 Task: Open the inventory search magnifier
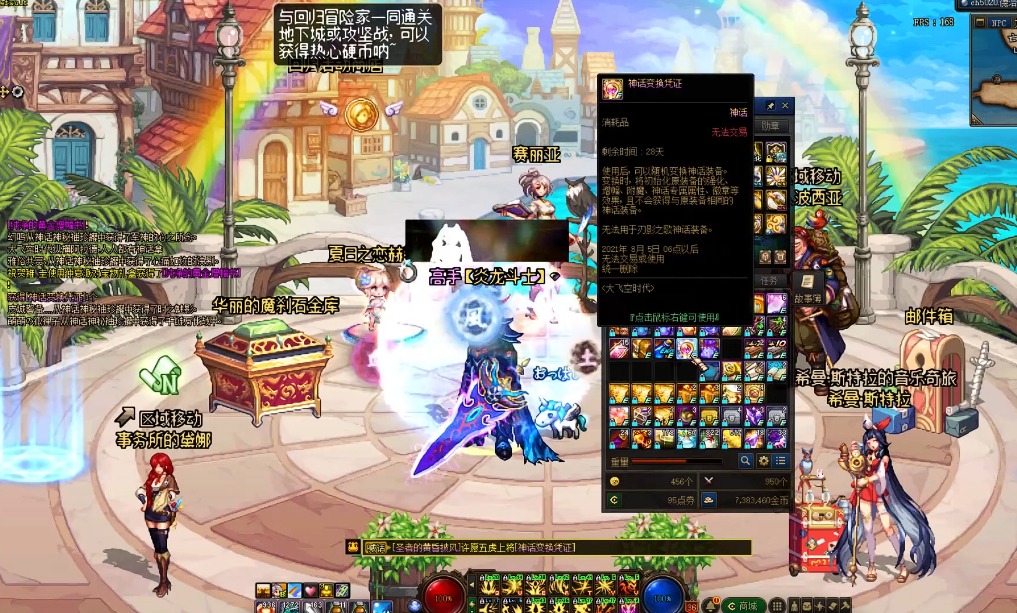[745, 461]
